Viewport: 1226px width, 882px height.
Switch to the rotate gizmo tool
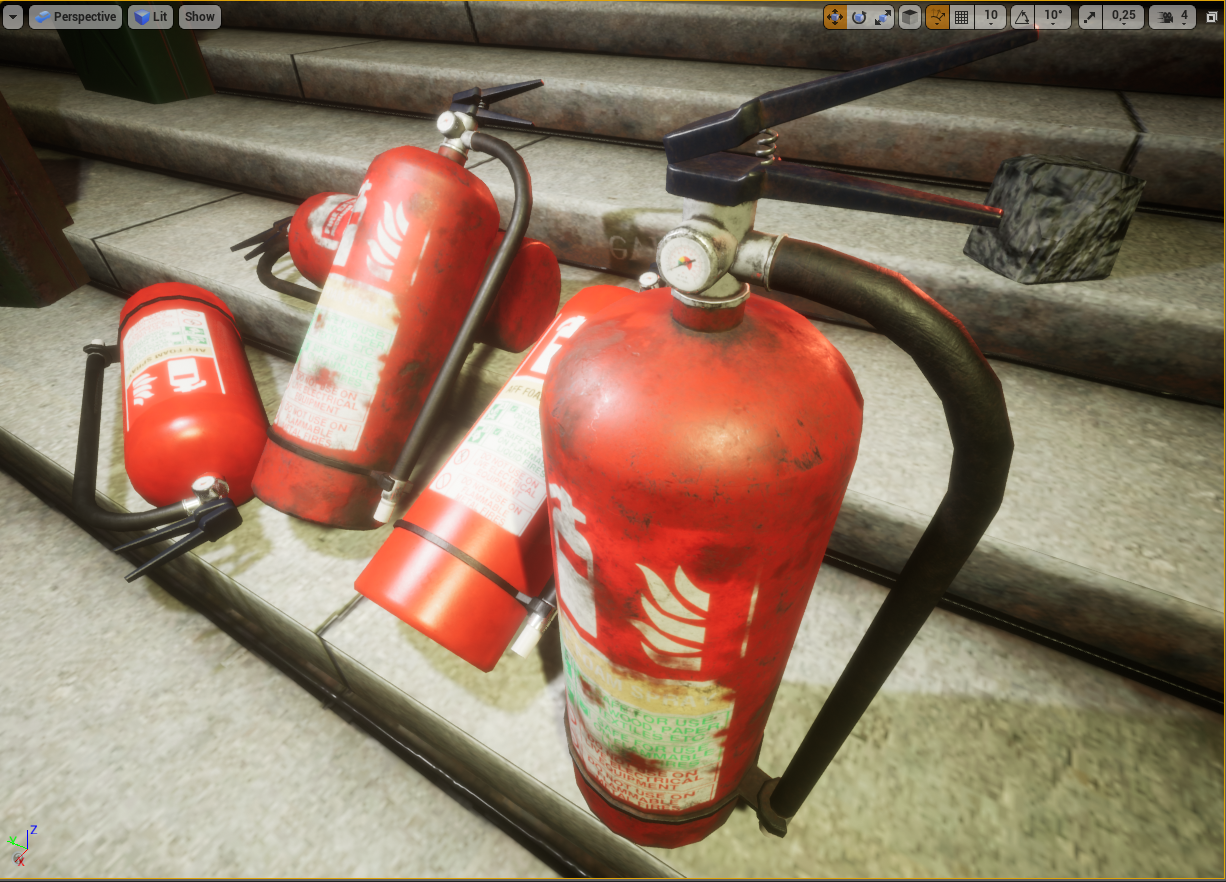click(859, 17)
